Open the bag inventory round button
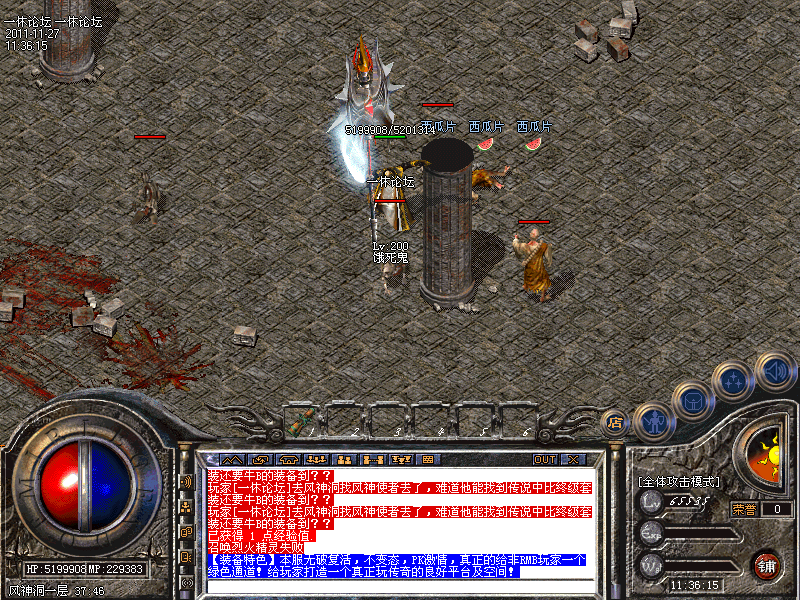This screenshot has width=800, height=600. (693, 401)
